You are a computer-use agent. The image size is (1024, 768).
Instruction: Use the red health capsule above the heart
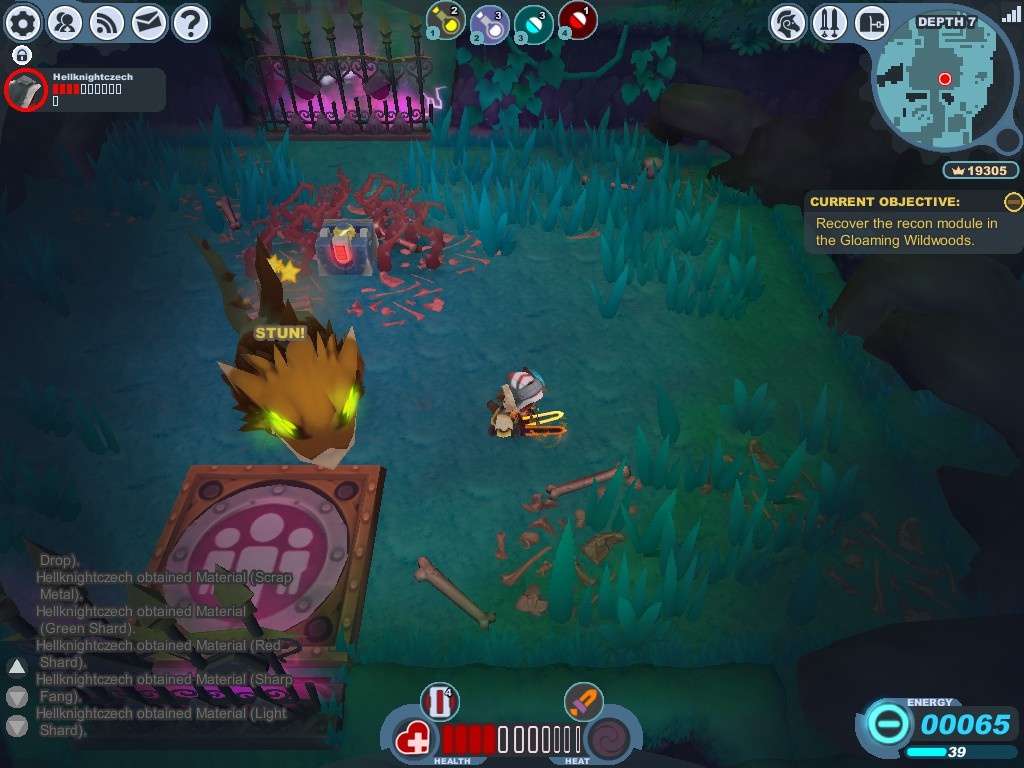[x=440, y=701]
